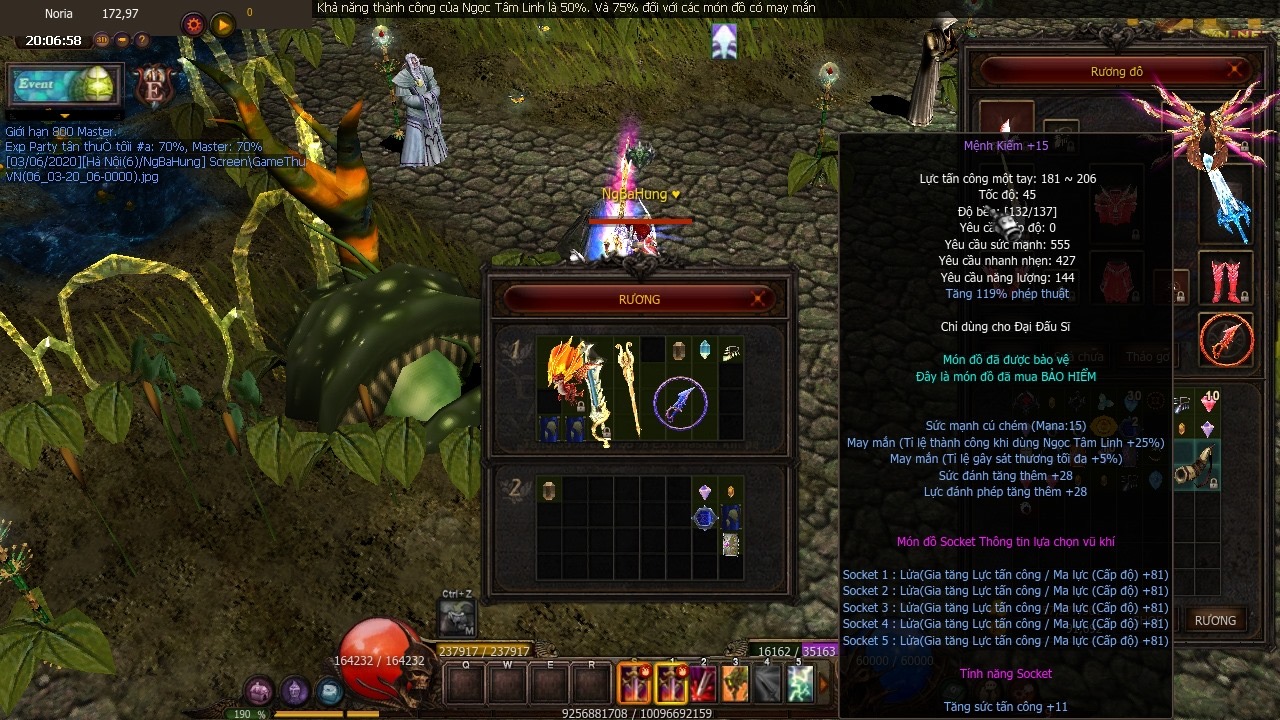Pick the blue round shield item
This screenshot has width=1280, height=720.
pos(705,518)
